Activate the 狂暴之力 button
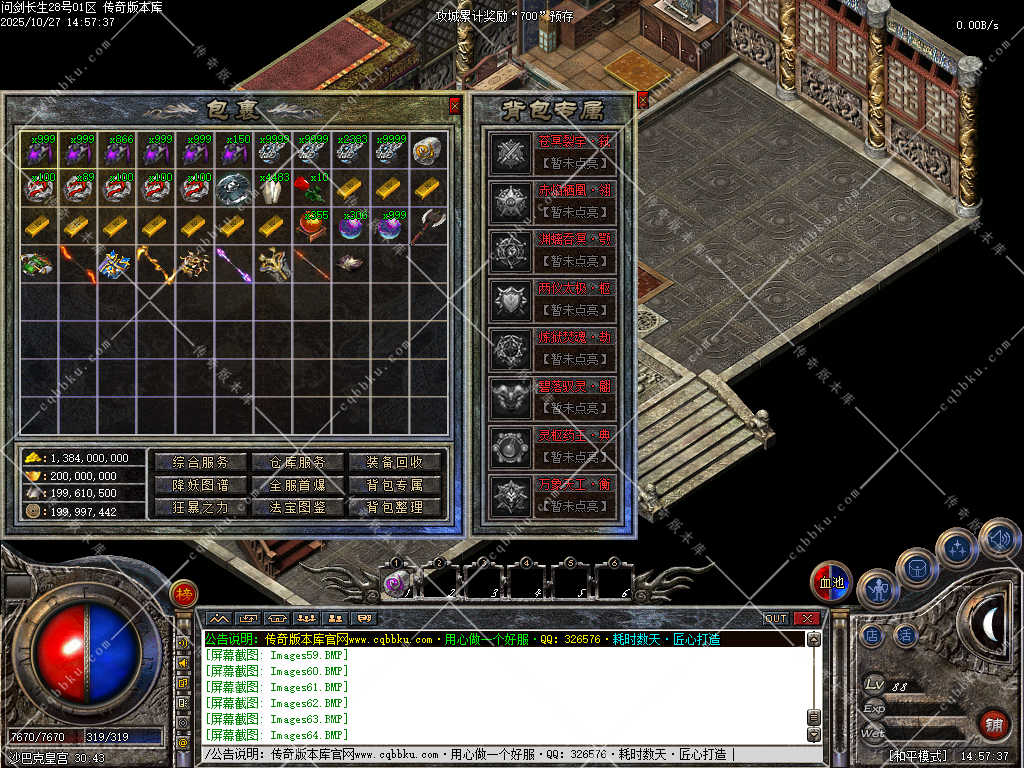The image size is (1024, 768). (x=201, y=507)
